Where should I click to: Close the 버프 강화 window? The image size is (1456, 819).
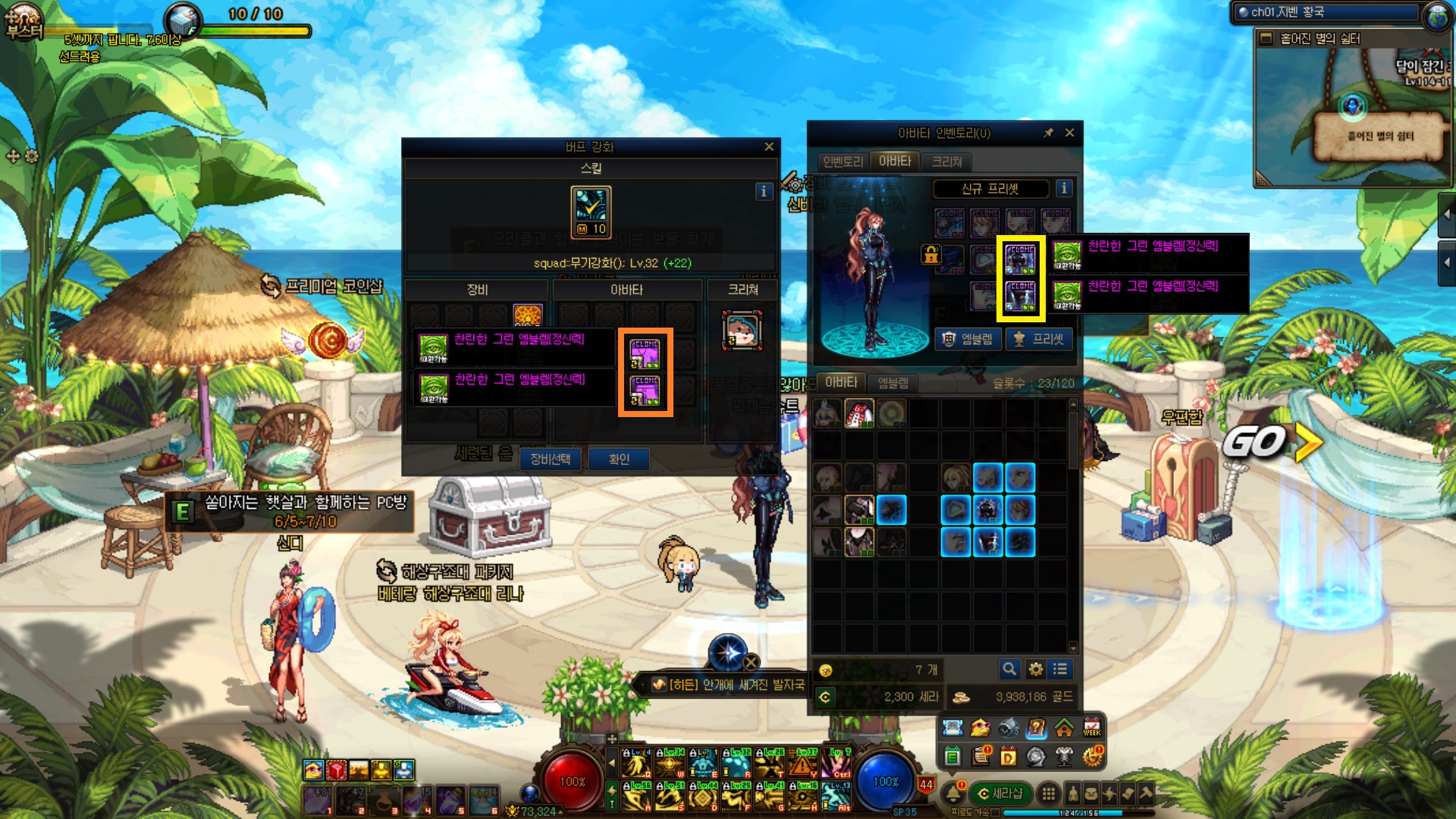pyautogui.click(x=769, y=146)
